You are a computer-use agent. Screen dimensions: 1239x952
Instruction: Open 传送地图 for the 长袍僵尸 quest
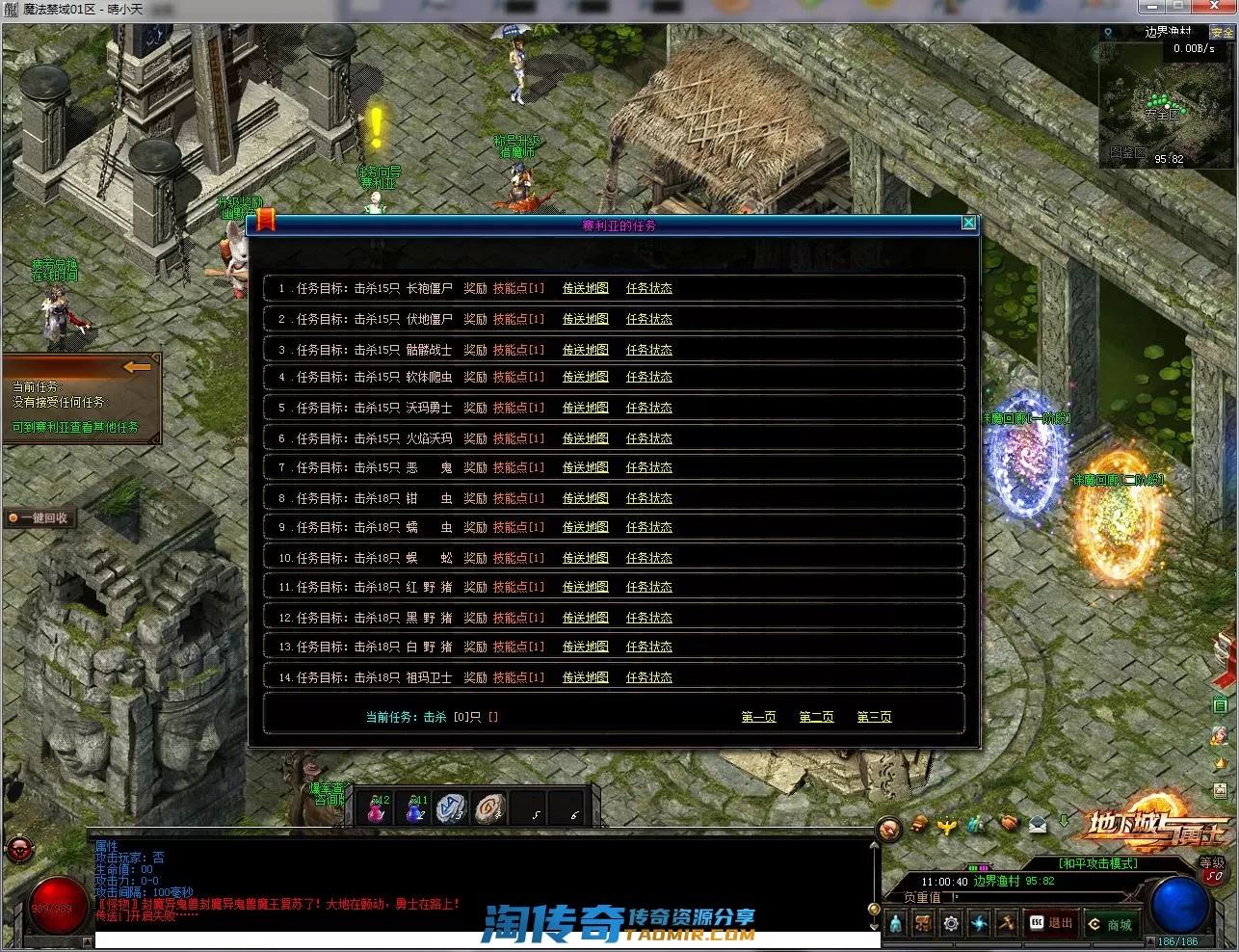(x=585, y=288)
